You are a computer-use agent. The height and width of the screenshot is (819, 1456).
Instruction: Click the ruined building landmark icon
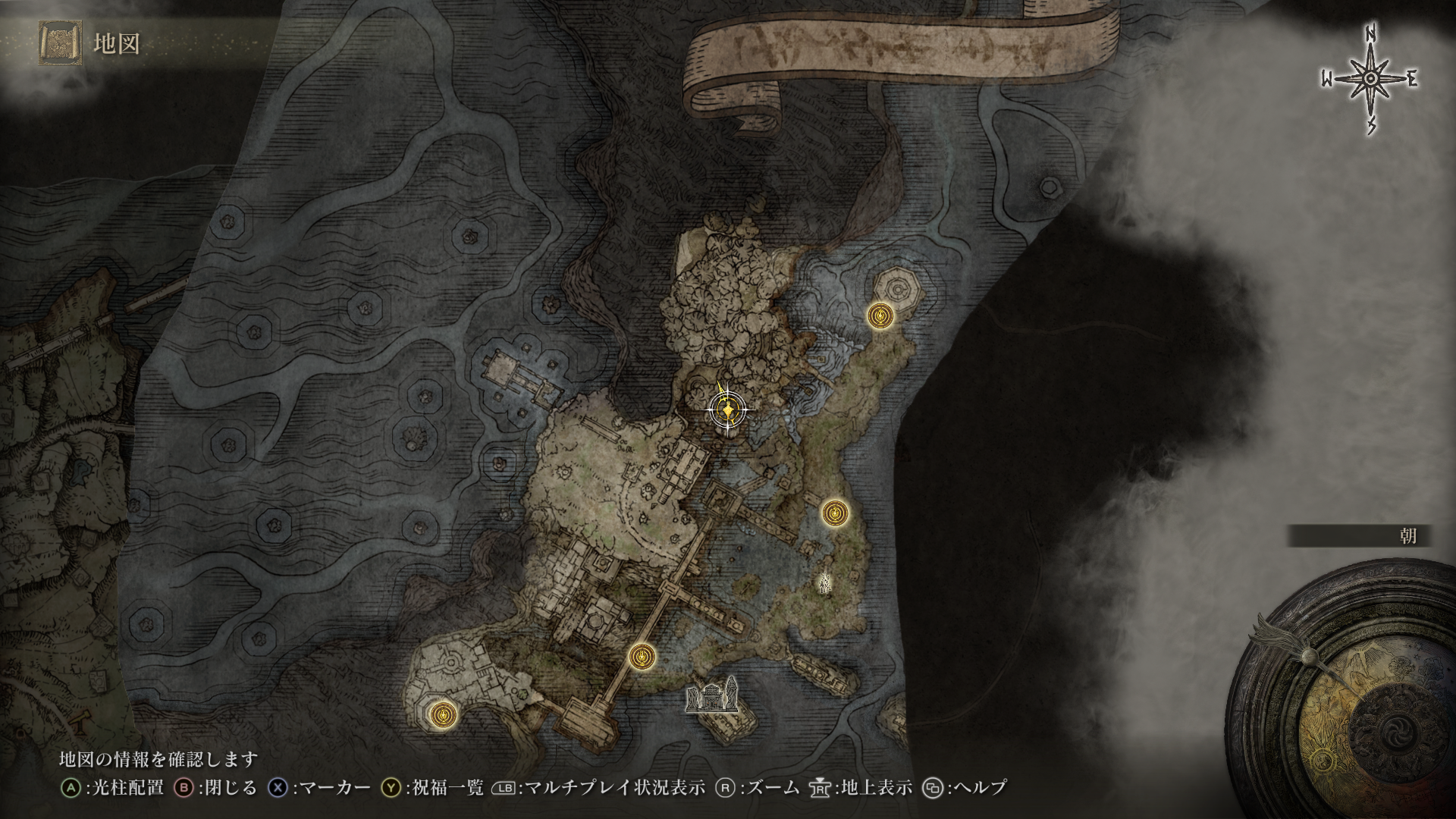[711, 695]
